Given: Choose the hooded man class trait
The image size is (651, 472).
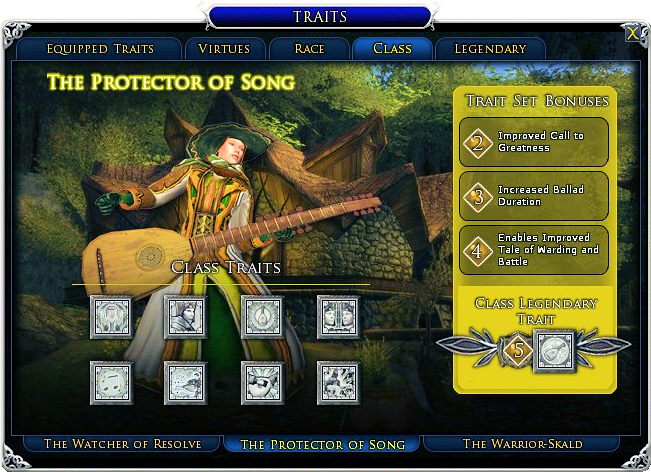Looking at the screenshot, I should pyautogui.click(x=186, y=317).
